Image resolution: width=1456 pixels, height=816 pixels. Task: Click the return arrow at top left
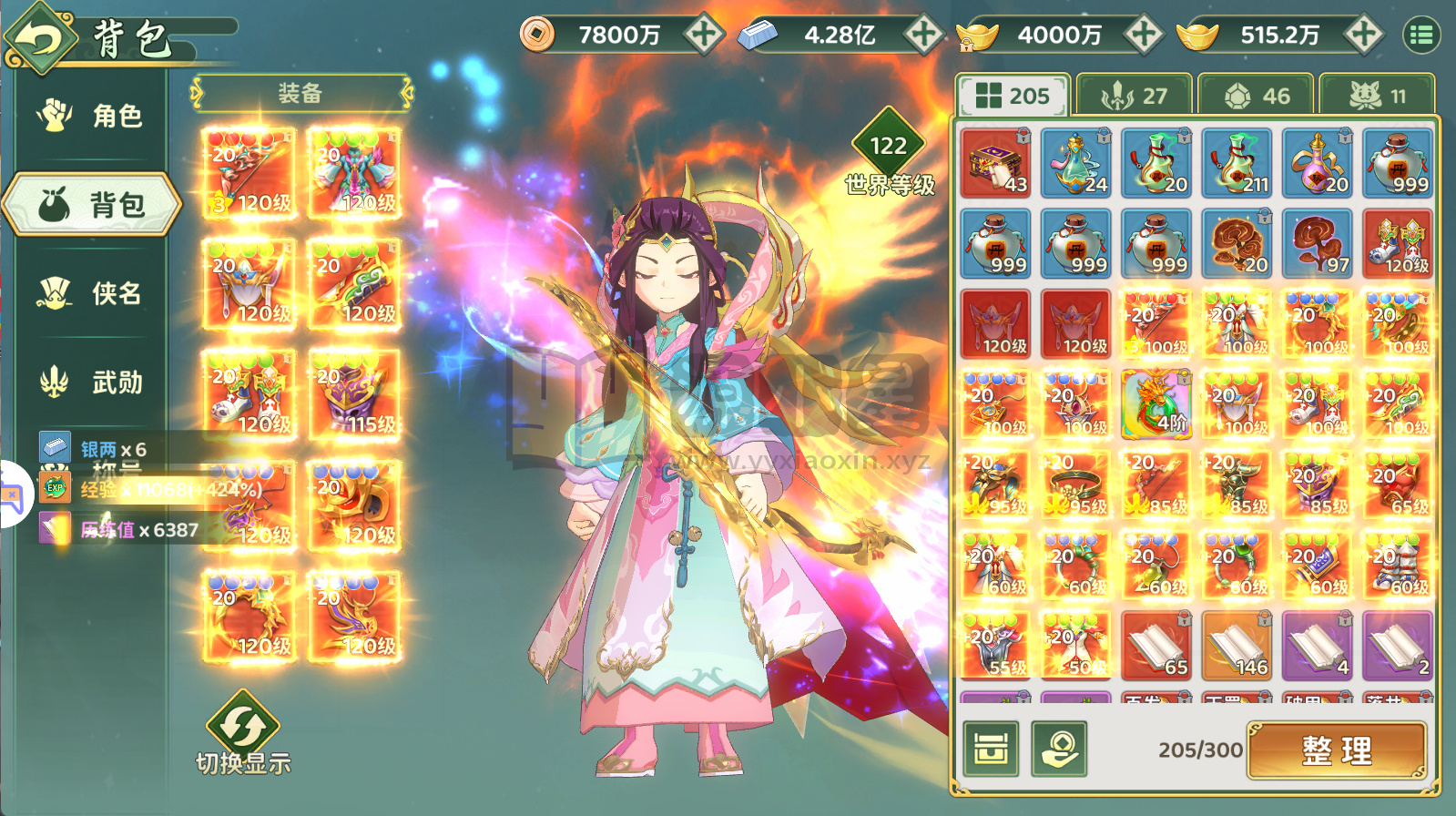click(39, 35)
